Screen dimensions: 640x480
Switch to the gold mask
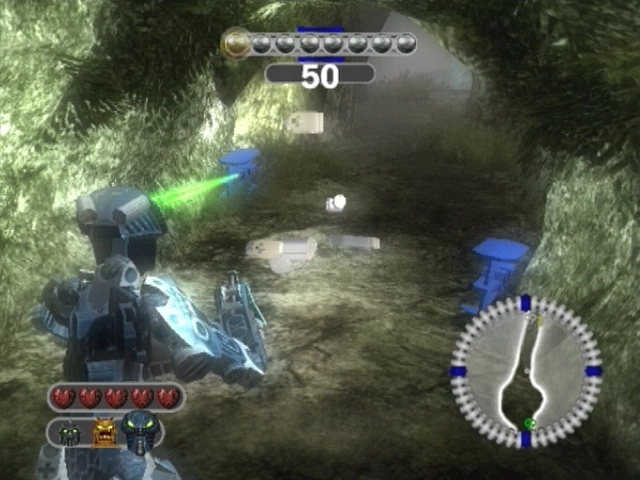(105, 432)
